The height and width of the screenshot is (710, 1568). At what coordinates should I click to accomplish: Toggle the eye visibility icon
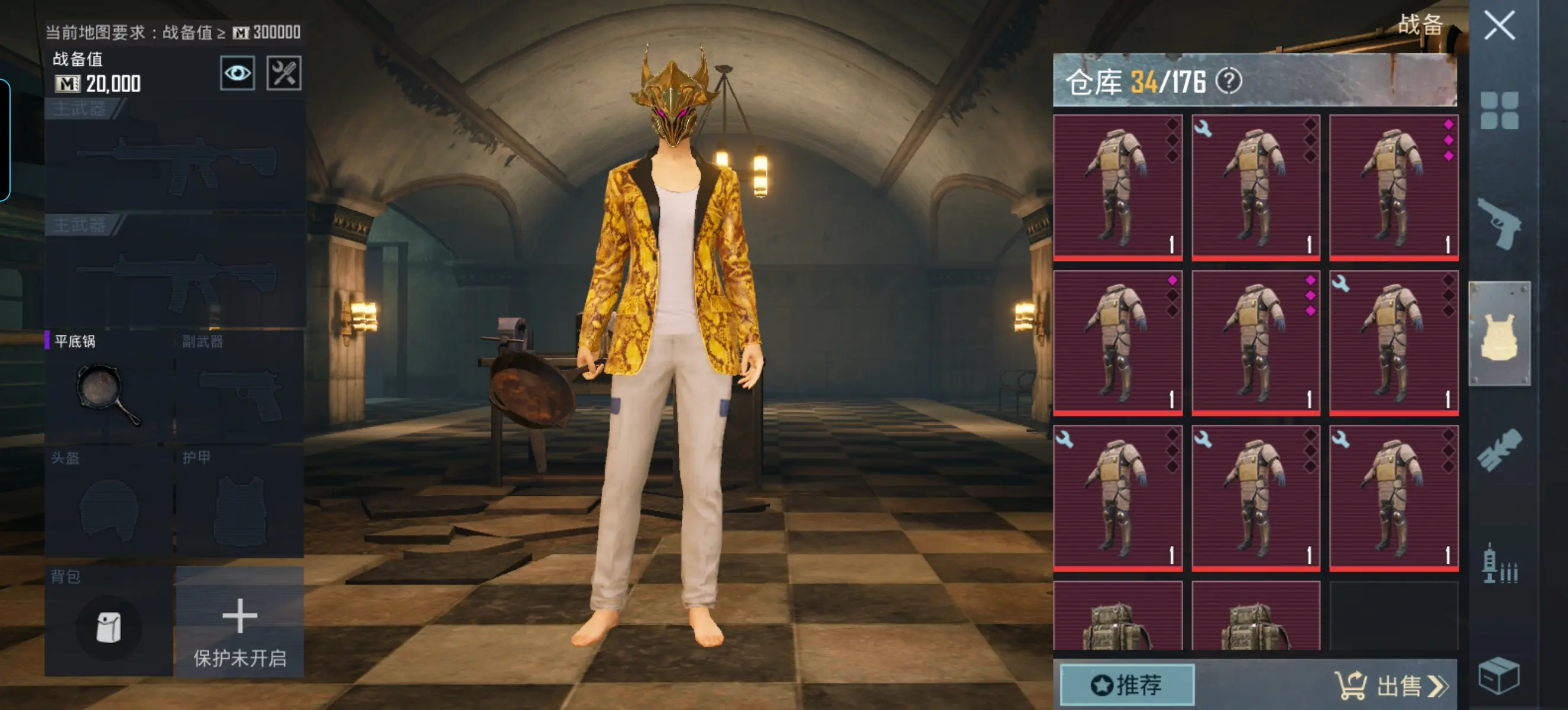237,74
